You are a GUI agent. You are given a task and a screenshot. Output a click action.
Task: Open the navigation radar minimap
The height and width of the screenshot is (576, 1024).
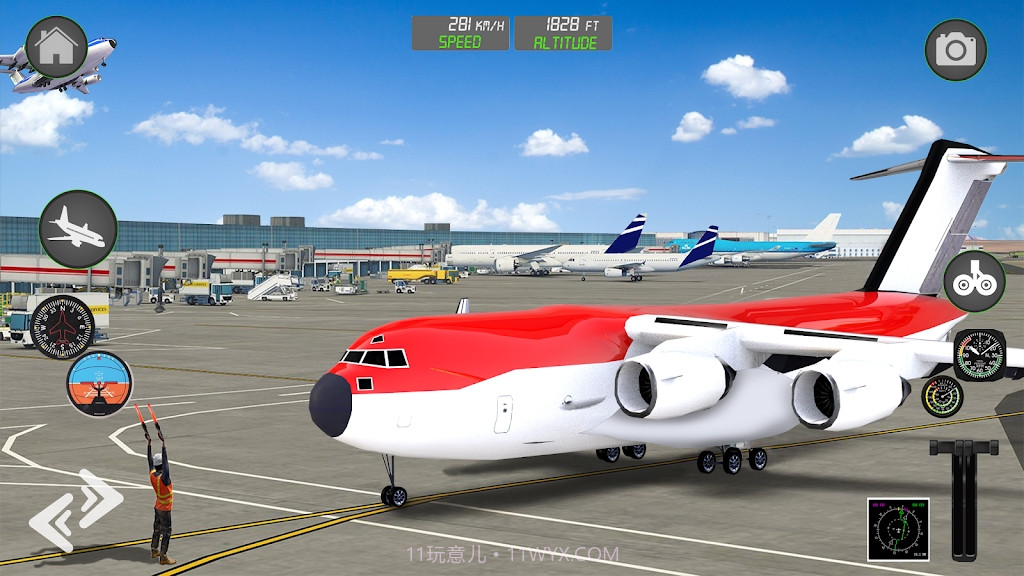[898, 529]
